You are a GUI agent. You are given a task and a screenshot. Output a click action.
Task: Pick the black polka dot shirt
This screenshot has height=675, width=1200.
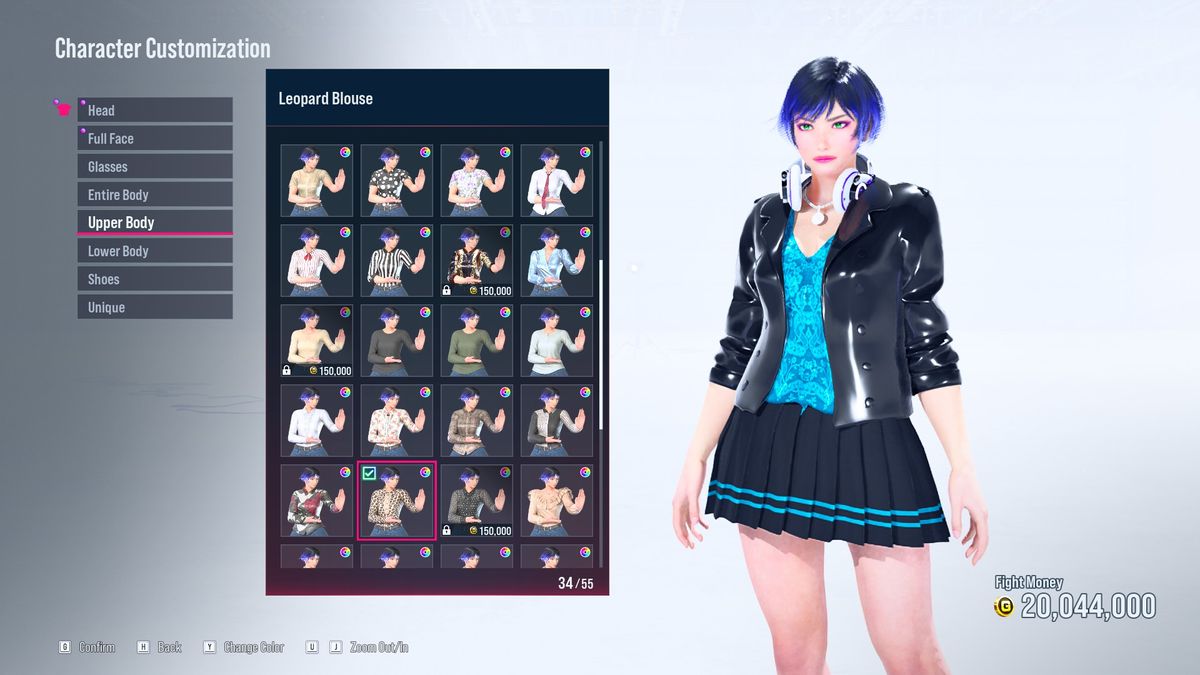[x=397, y=180]
